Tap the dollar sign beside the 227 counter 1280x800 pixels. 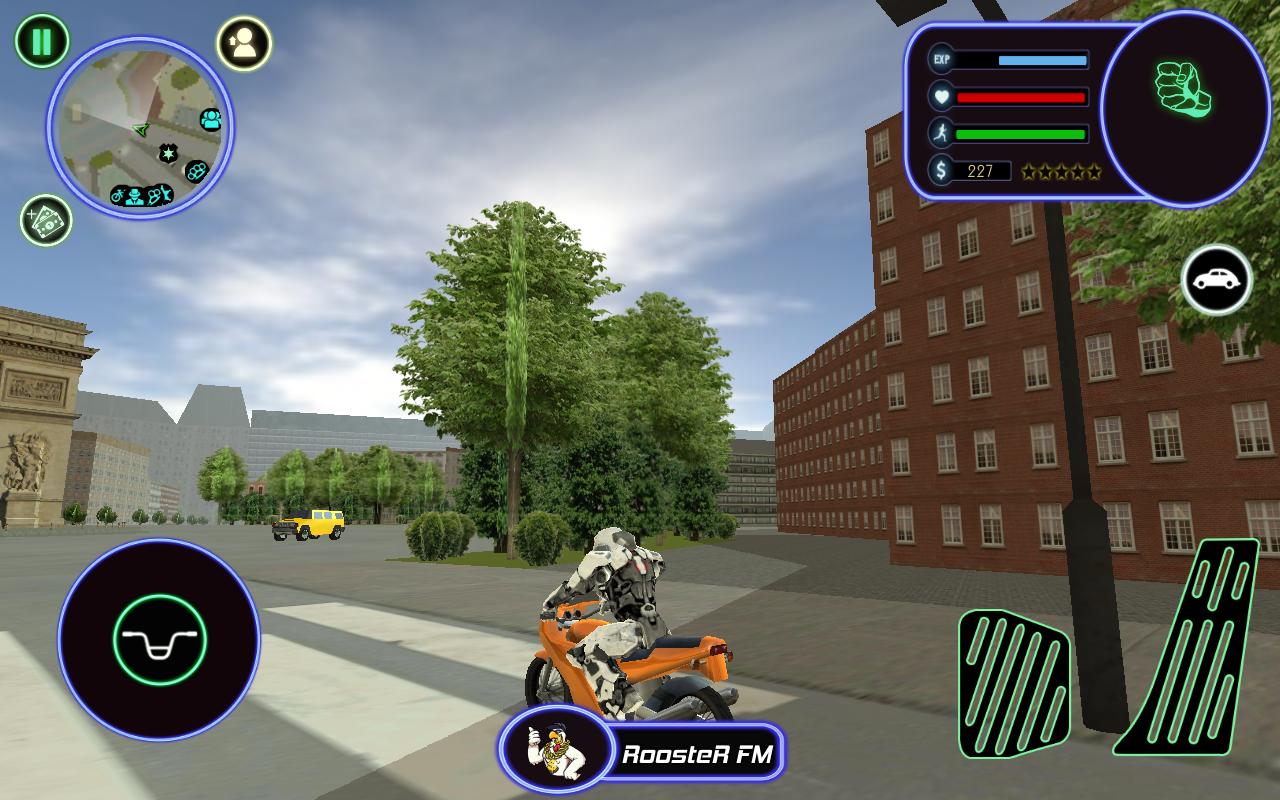(x=941, y=171)
